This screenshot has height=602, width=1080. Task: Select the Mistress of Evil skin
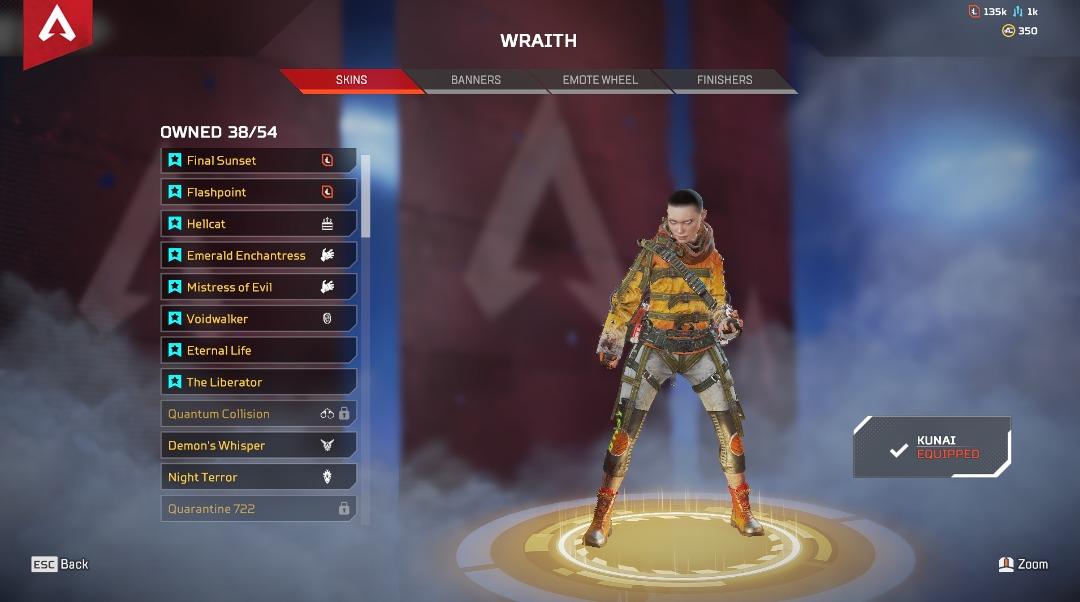[258, 287]
